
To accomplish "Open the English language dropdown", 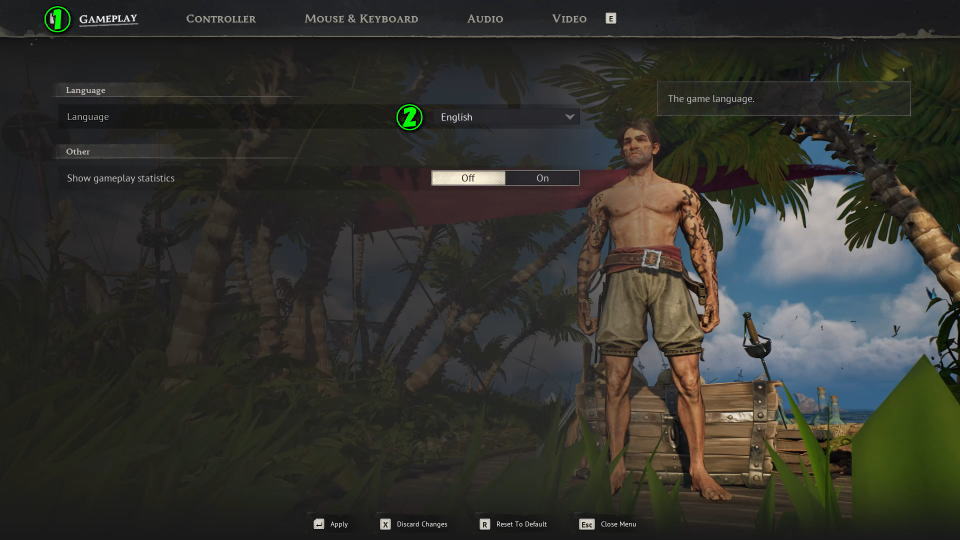I will click(507, 117).
